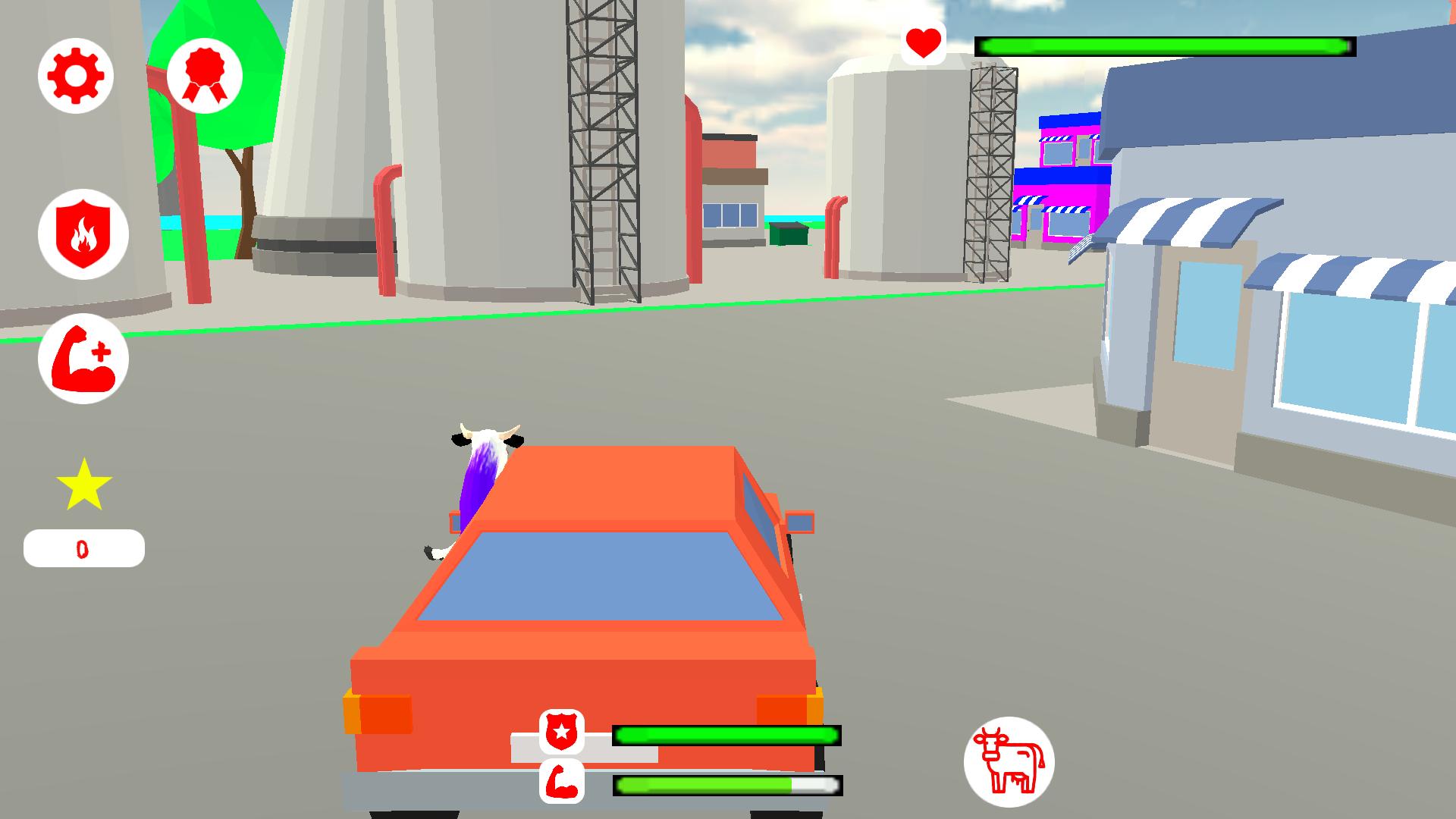Click the police badge shield icon on the car
Screen dimensions: 1456x819
point(561,733)
